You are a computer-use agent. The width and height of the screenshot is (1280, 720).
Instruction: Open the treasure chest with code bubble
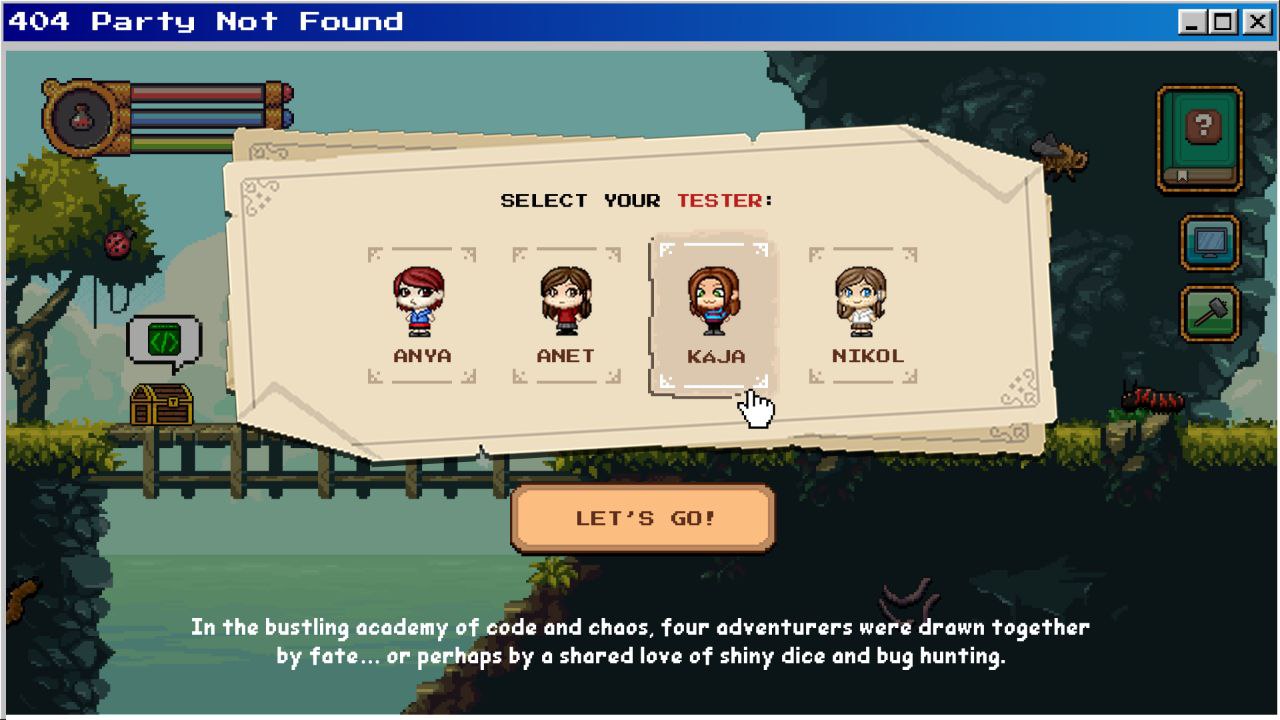coord(162,403)
